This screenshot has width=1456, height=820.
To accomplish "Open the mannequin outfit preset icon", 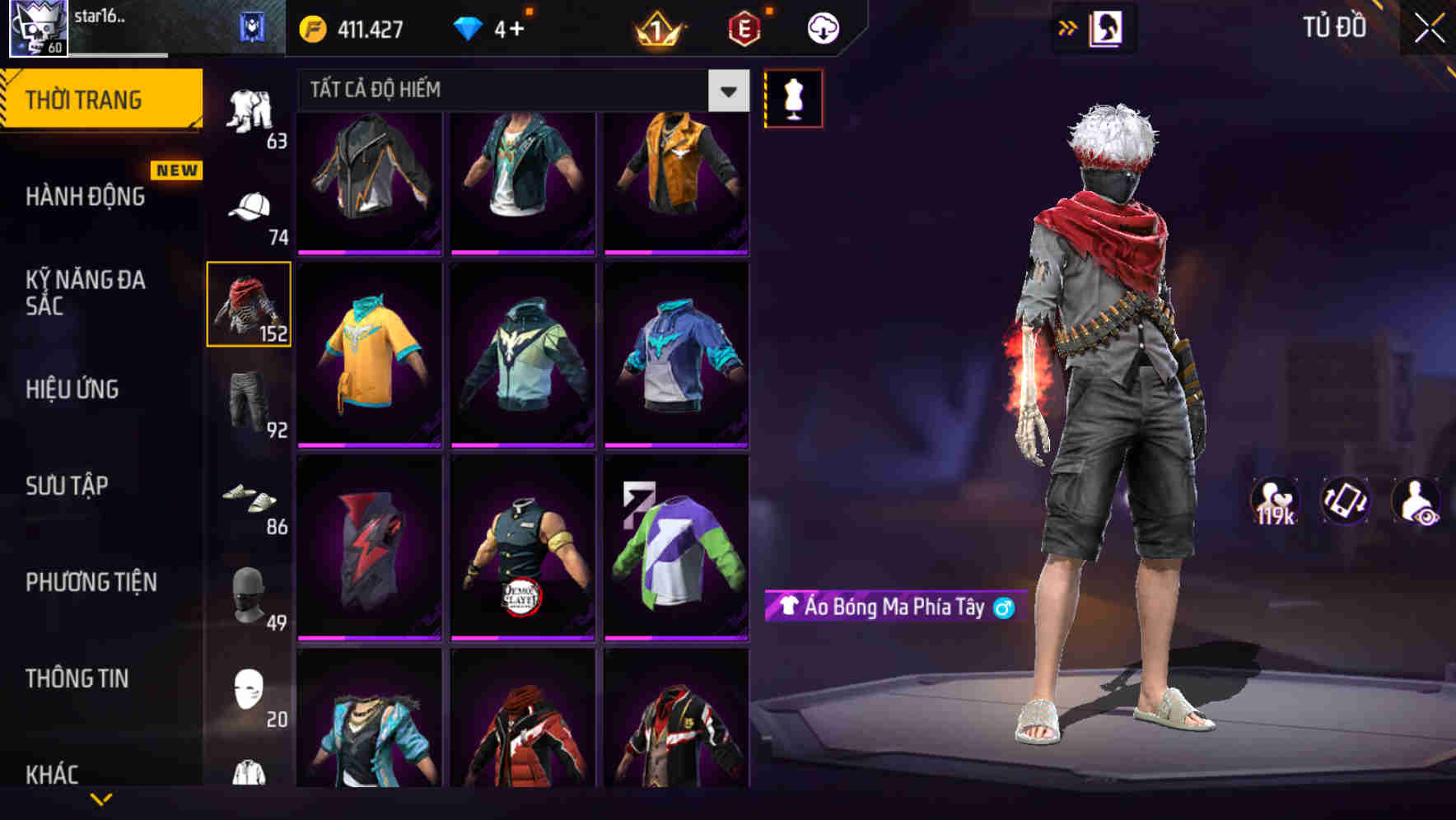I will [793, 97].
